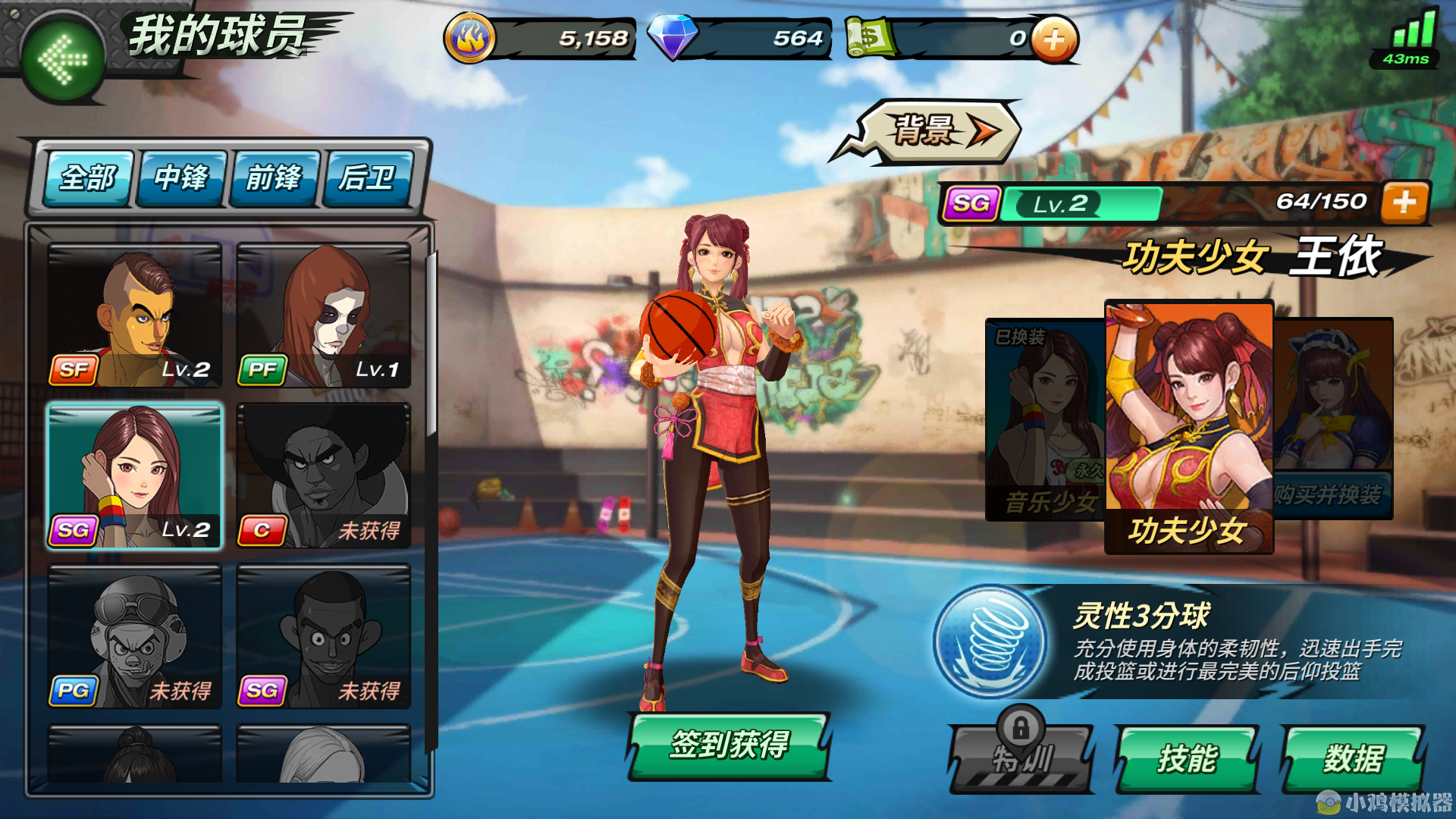This screenshot has width=1456, height=819.
Task: Select the SG Lv.2 female player portrait
Action: pos(133,474)
